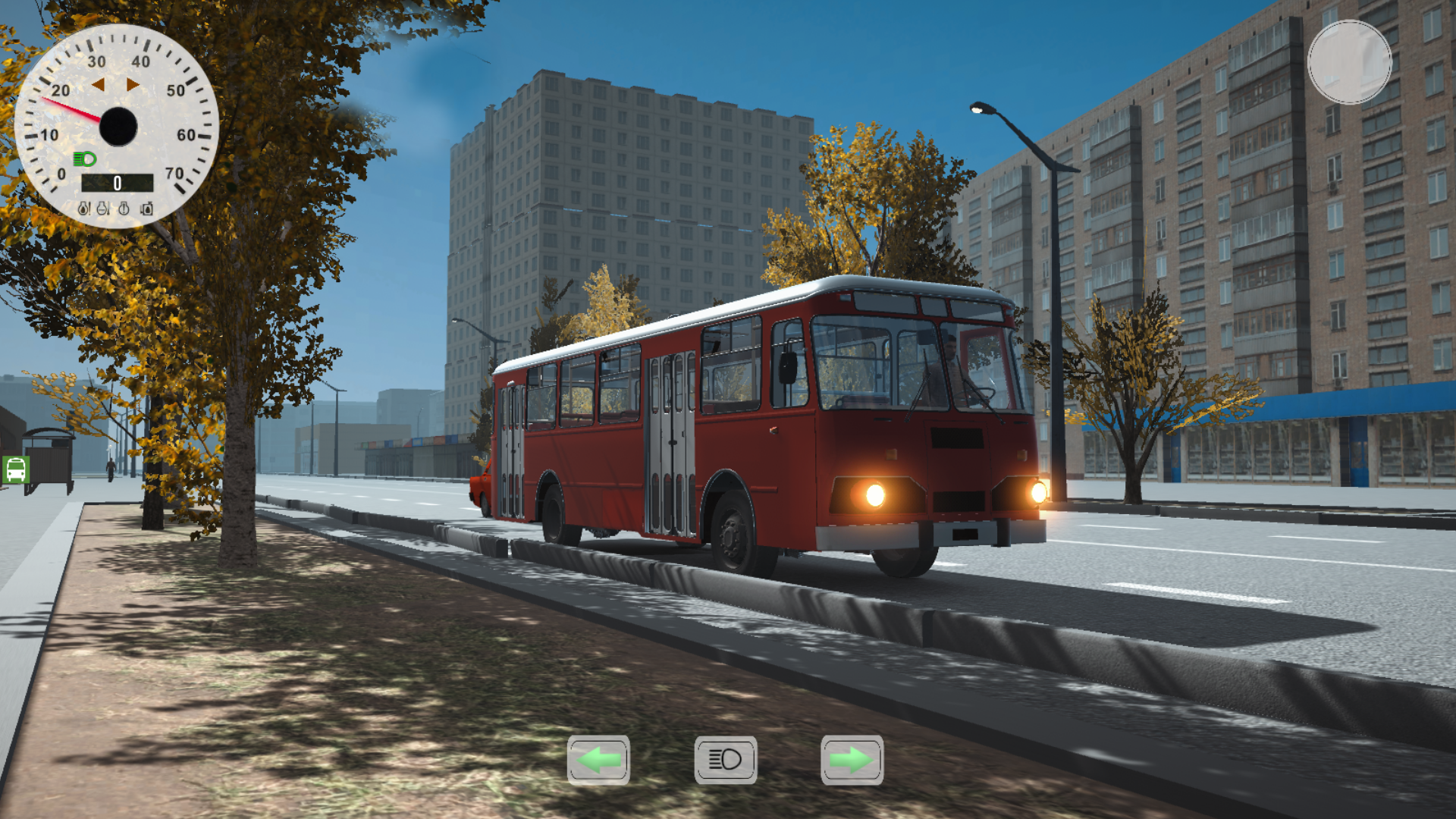Click the left brown turn arrow on the gauge
1456x819 pixels.
coord(99,83)
